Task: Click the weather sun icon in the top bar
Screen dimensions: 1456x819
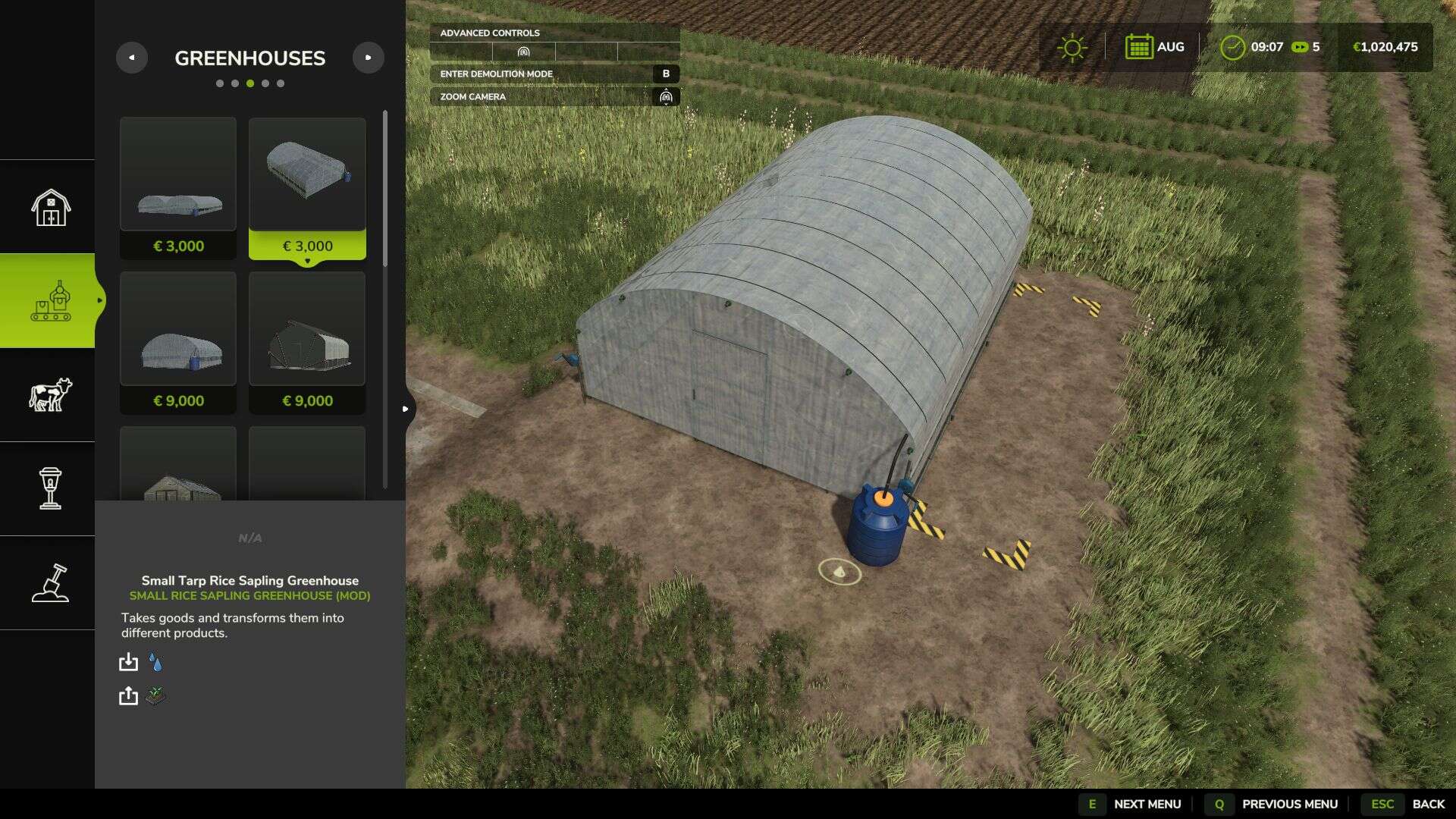Action: (1072, 46)
